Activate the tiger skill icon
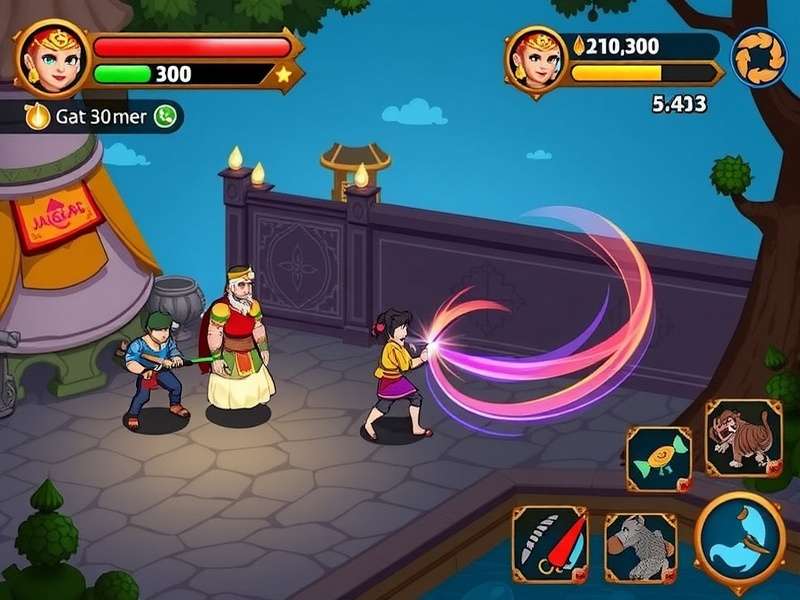This screenshot has height=600, width=800. click(x=743, y=438)
